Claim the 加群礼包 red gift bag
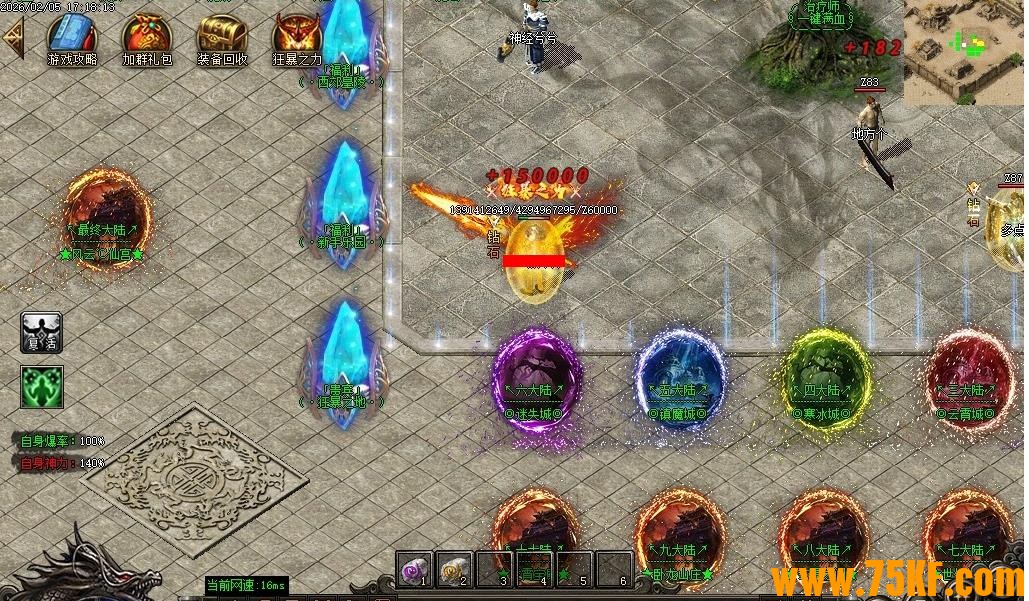This screenshot has width=1029, height=601. pyautogui.click(x=147, y=36)
